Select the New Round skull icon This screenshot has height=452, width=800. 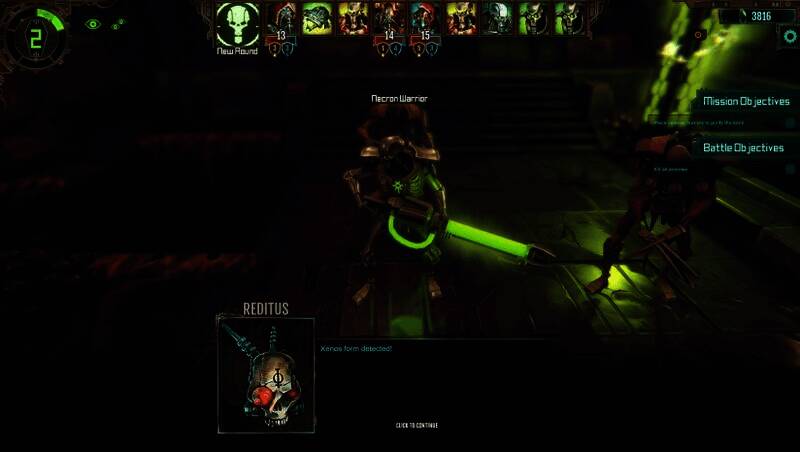238,22
